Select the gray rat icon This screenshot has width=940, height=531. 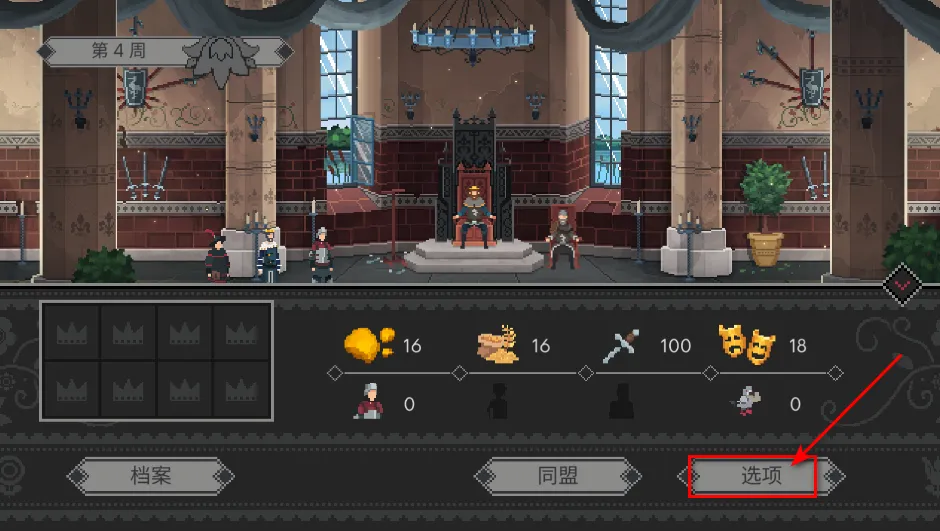coord(748,403)
